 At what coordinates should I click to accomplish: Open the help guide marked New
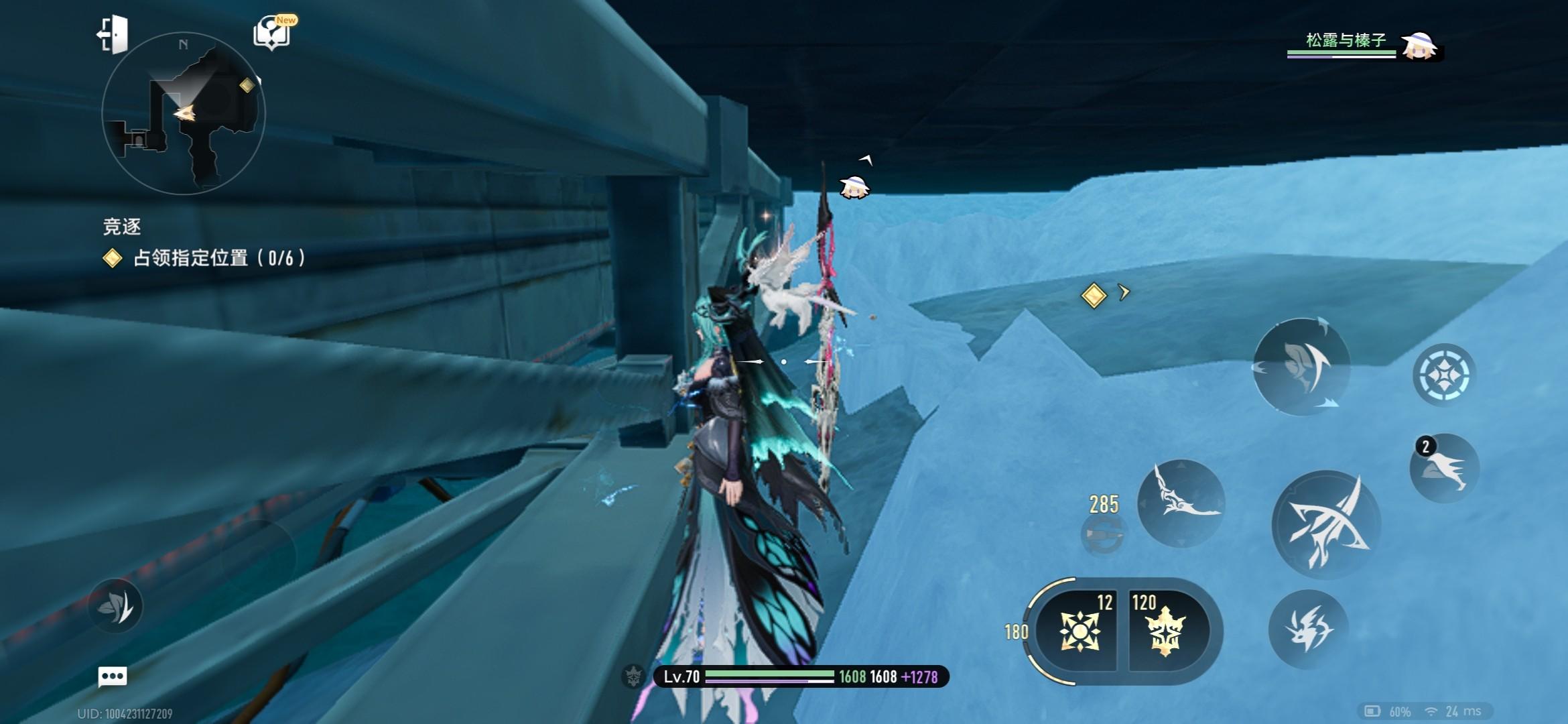click(272, 33)
